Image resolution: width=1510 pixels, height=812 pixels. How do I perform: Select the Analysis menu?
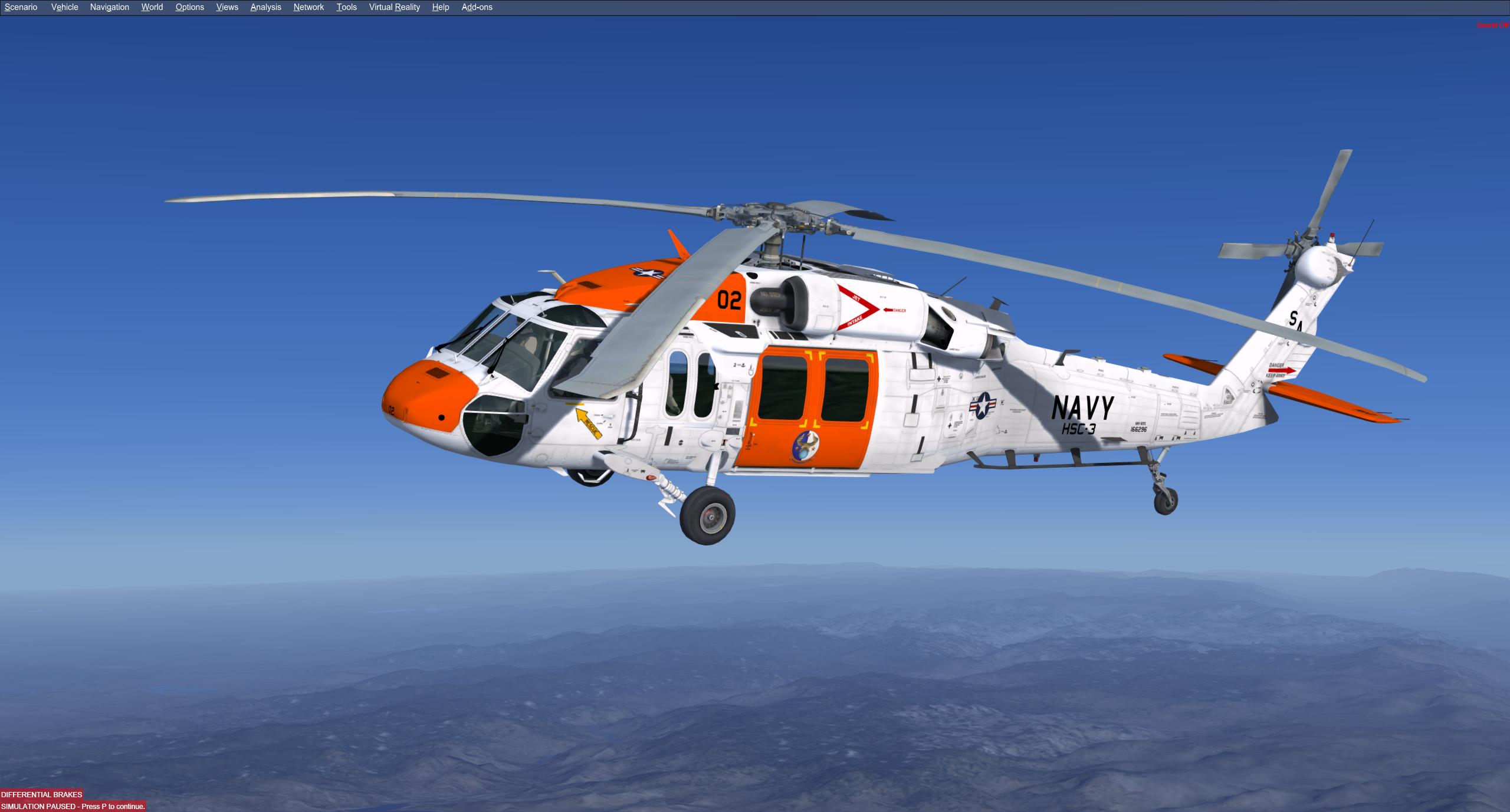click(x=265, y=7)
